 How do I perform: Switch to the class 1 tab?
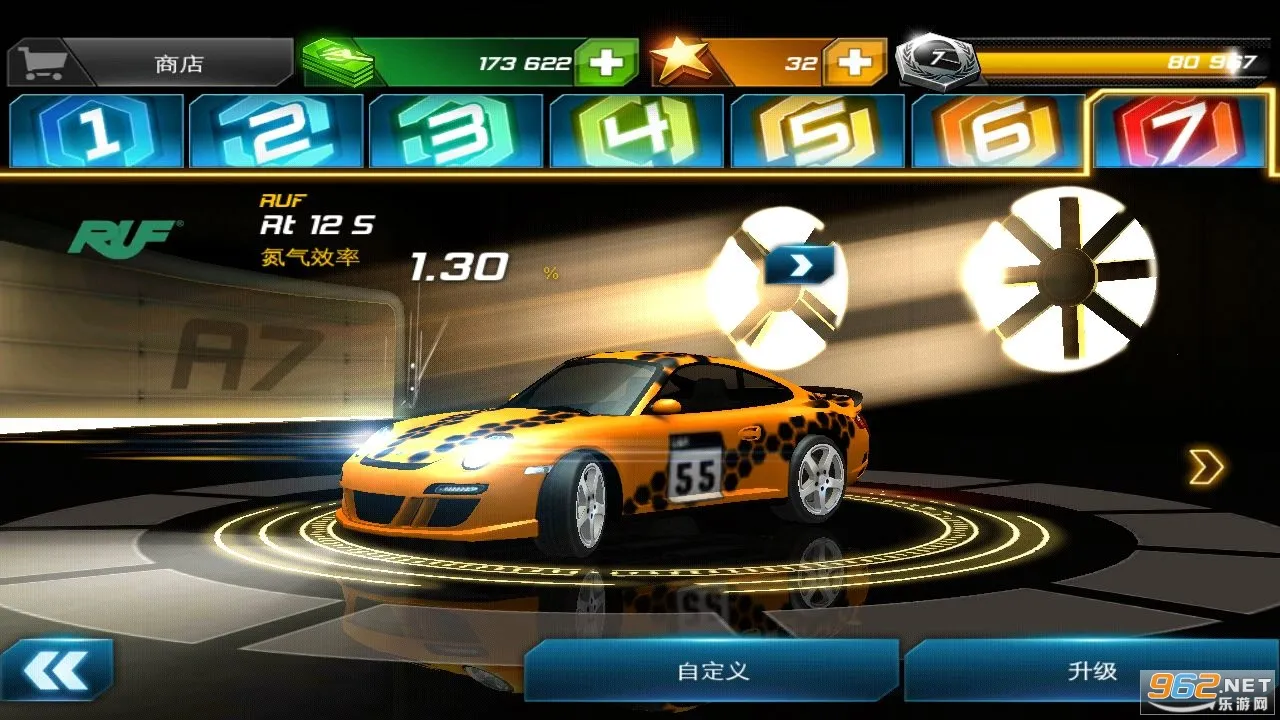click(x=97, y=130)
